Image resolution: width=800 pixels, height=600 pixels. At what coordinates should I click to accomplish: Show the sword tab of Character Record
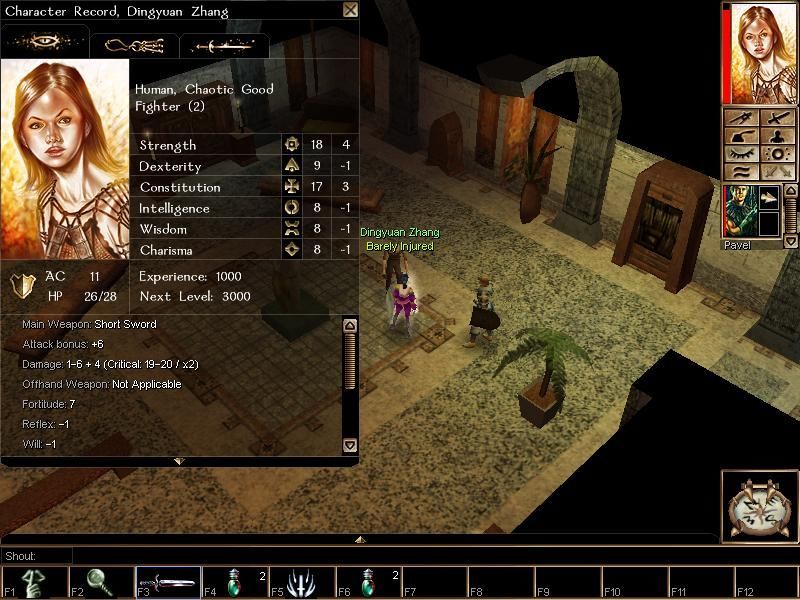pyautogui.click(x=224, y=45)
